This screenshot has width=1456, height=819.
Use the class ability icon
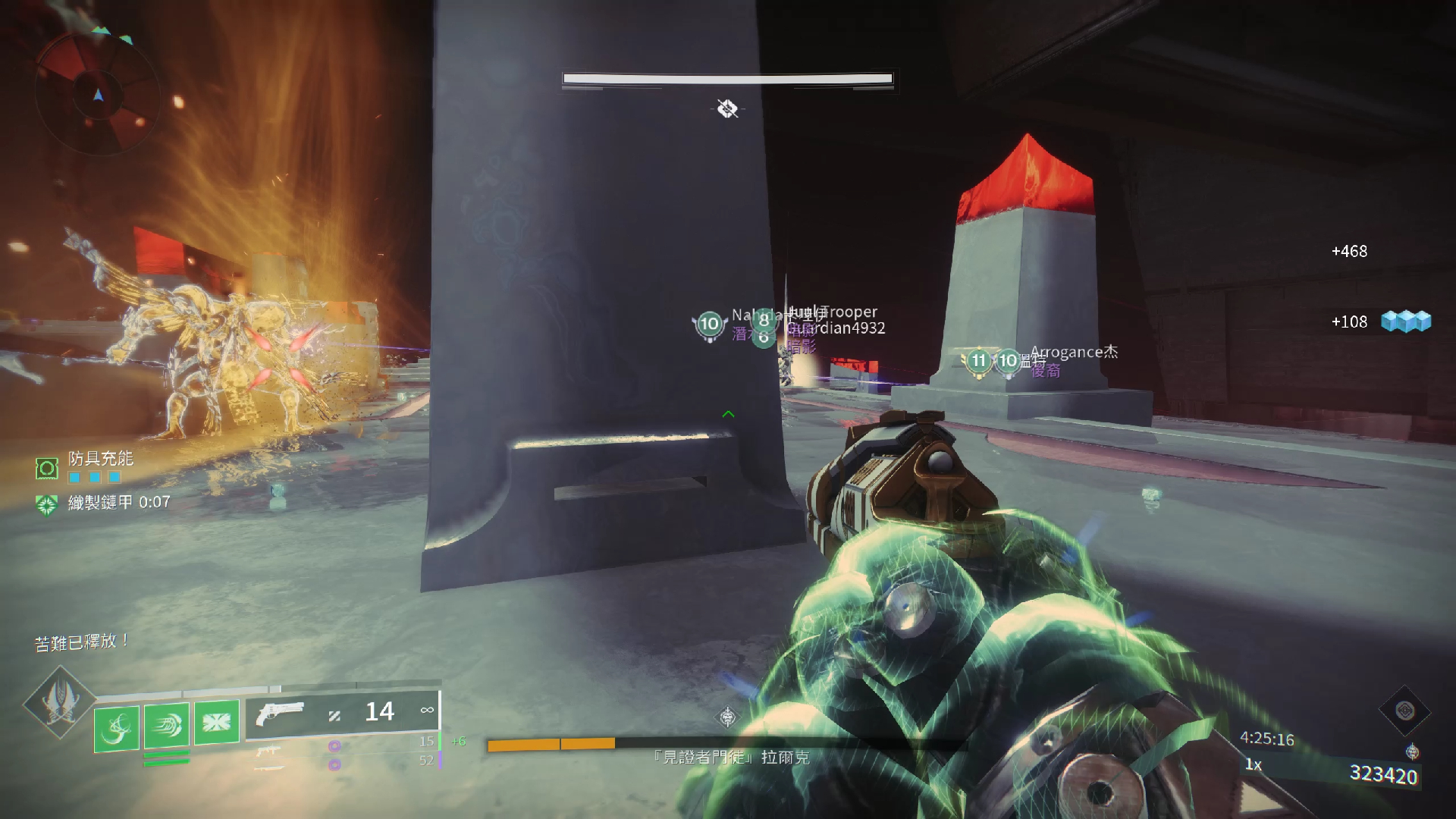(x=216, y=721)
